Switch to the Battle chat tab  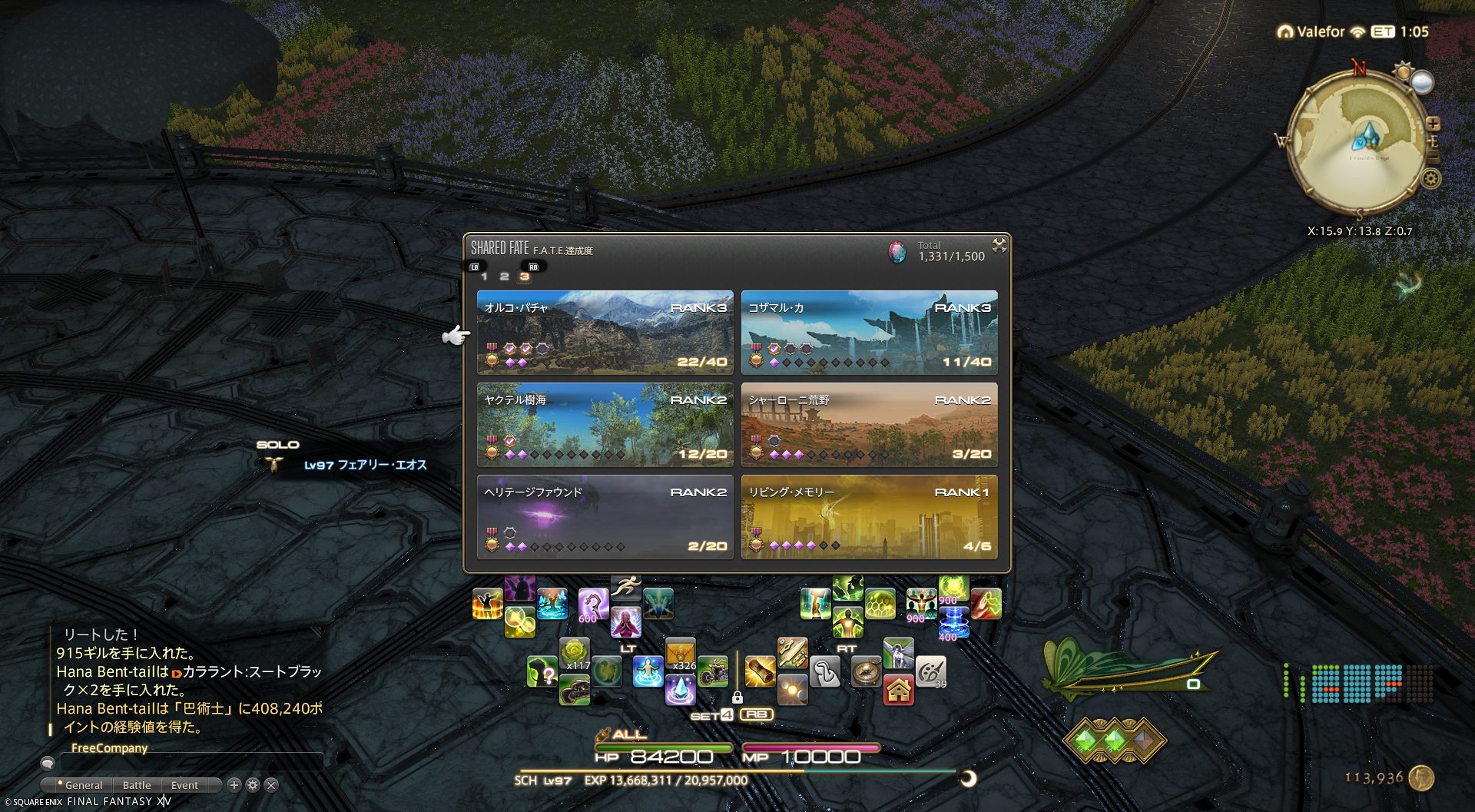click(x=137, y=785)
